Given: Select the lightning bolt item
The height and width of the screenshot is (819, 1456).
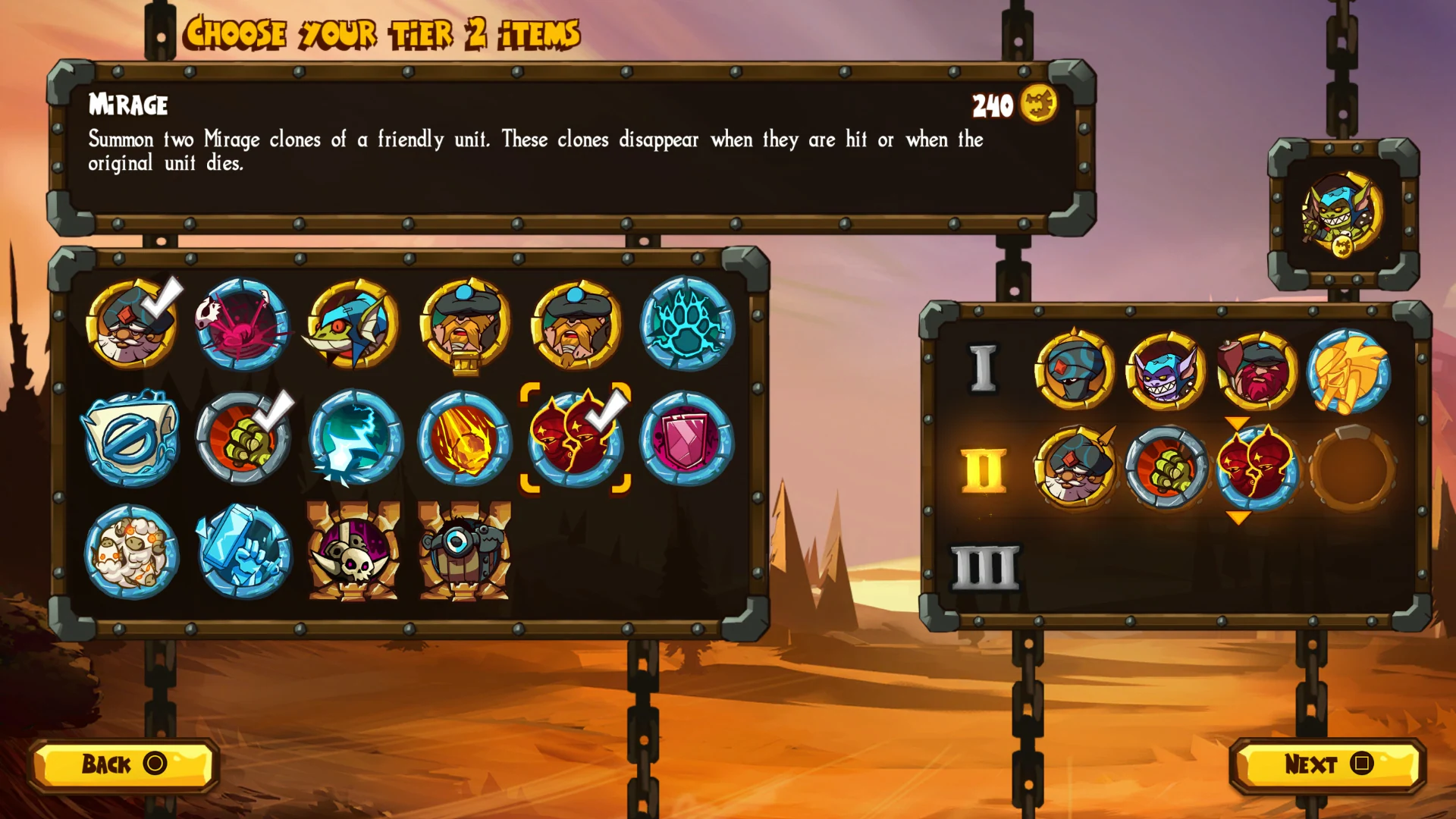Looking at the screenshot, I should (353, 440).
